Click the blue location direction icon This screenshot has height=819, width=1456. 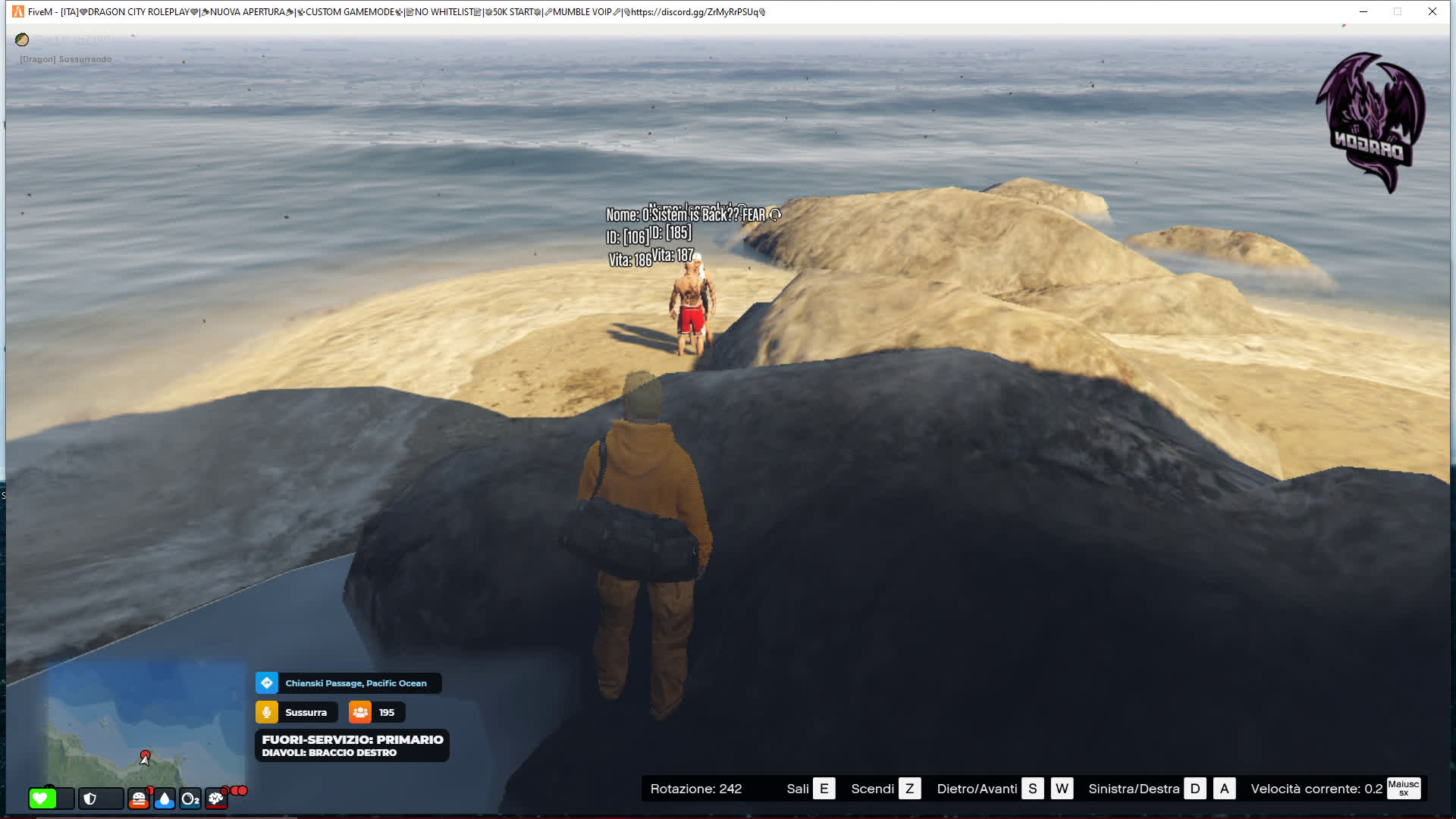[x=267, y=683]
